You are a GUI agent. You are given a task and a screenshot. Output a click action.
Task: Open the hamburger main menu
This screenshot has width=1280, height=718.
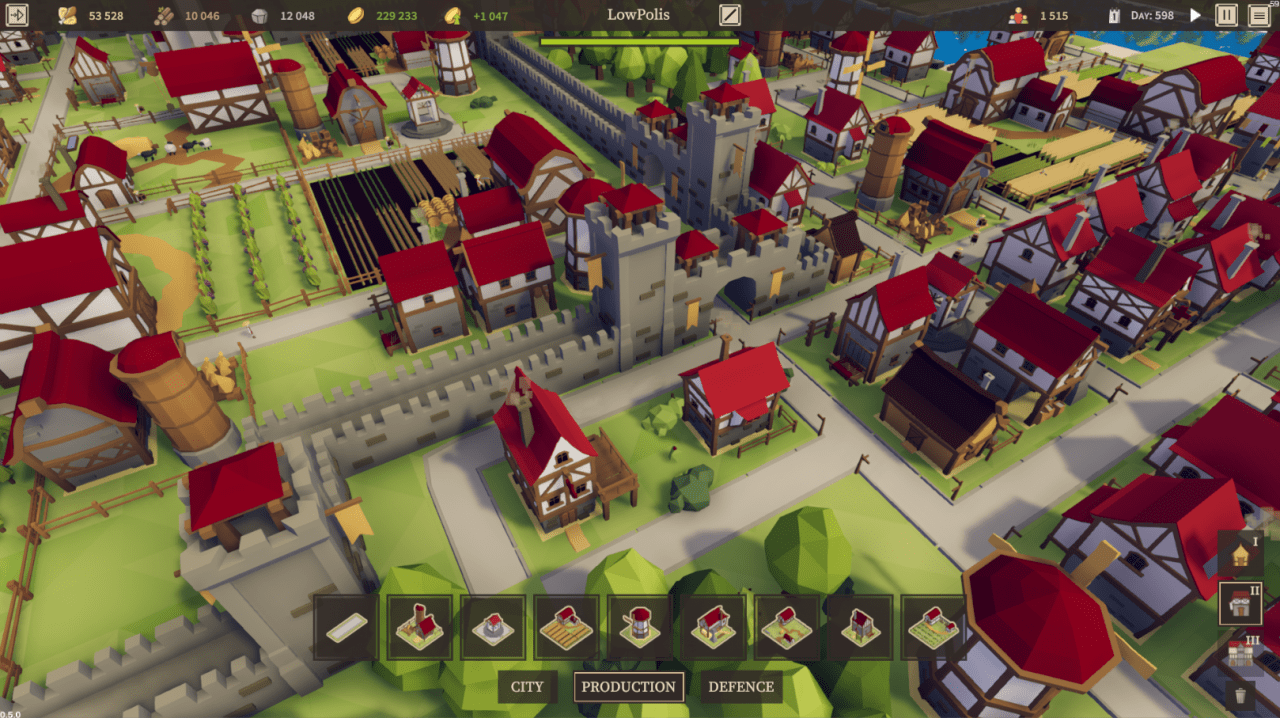[1258, 15]
